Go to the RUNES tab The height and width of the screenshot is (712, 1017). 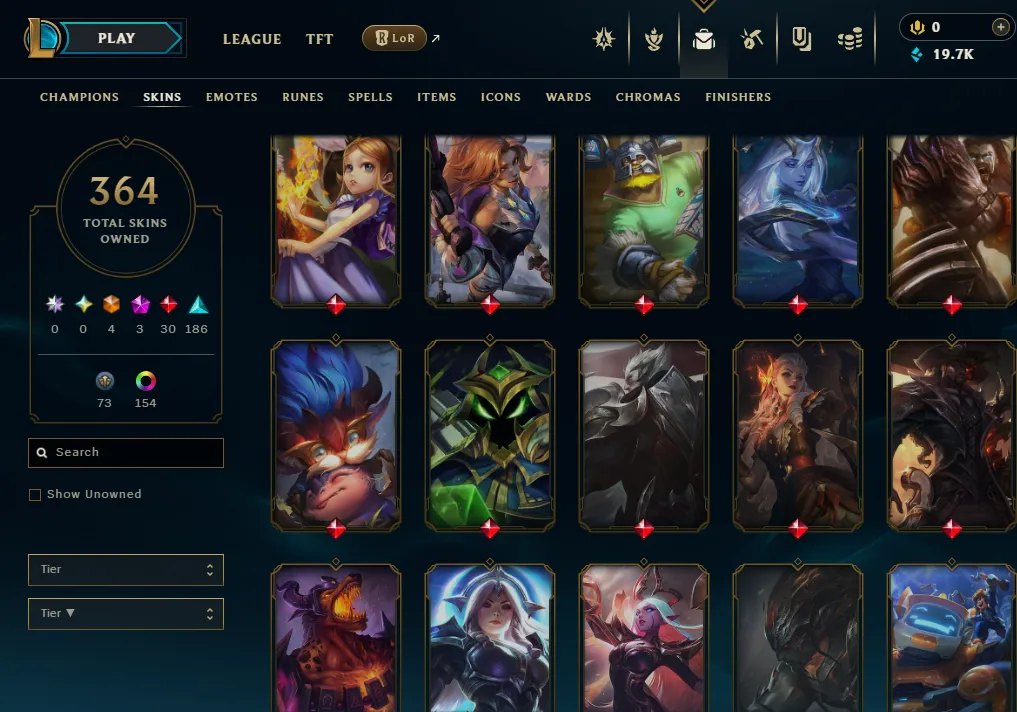pos(303,97)
